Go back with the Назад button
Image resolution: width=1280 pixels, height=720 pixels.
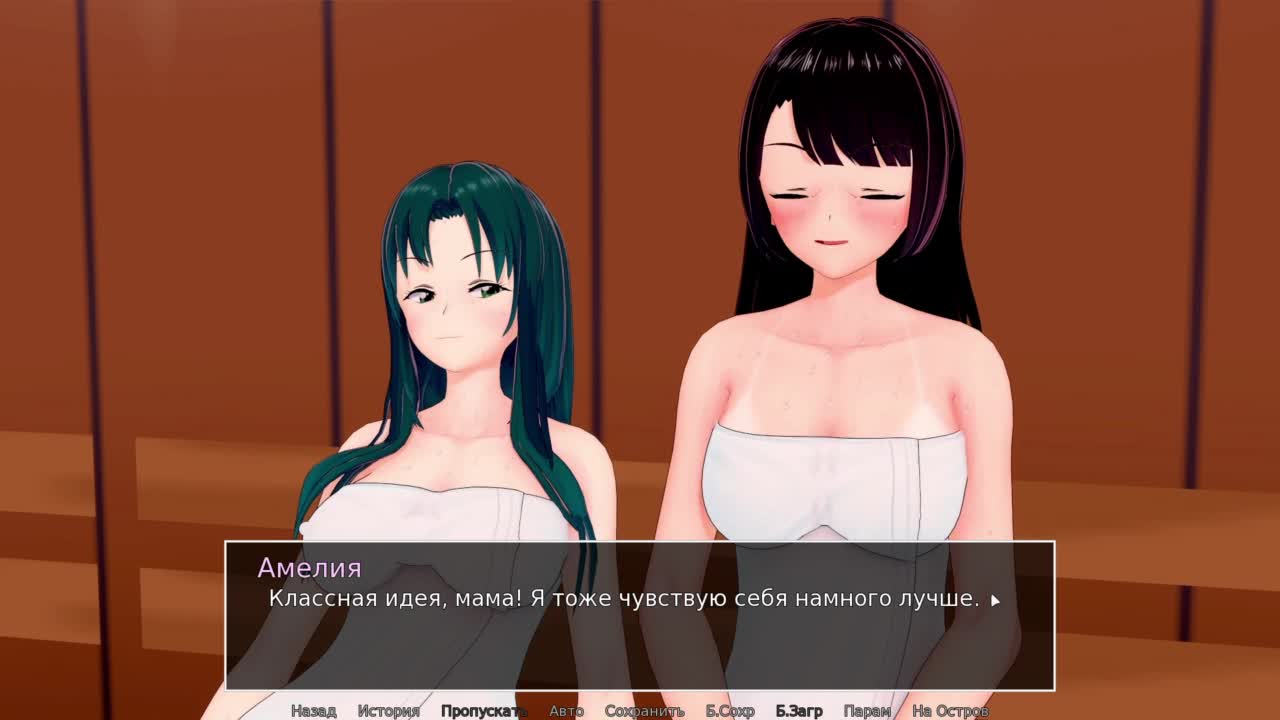313,711
